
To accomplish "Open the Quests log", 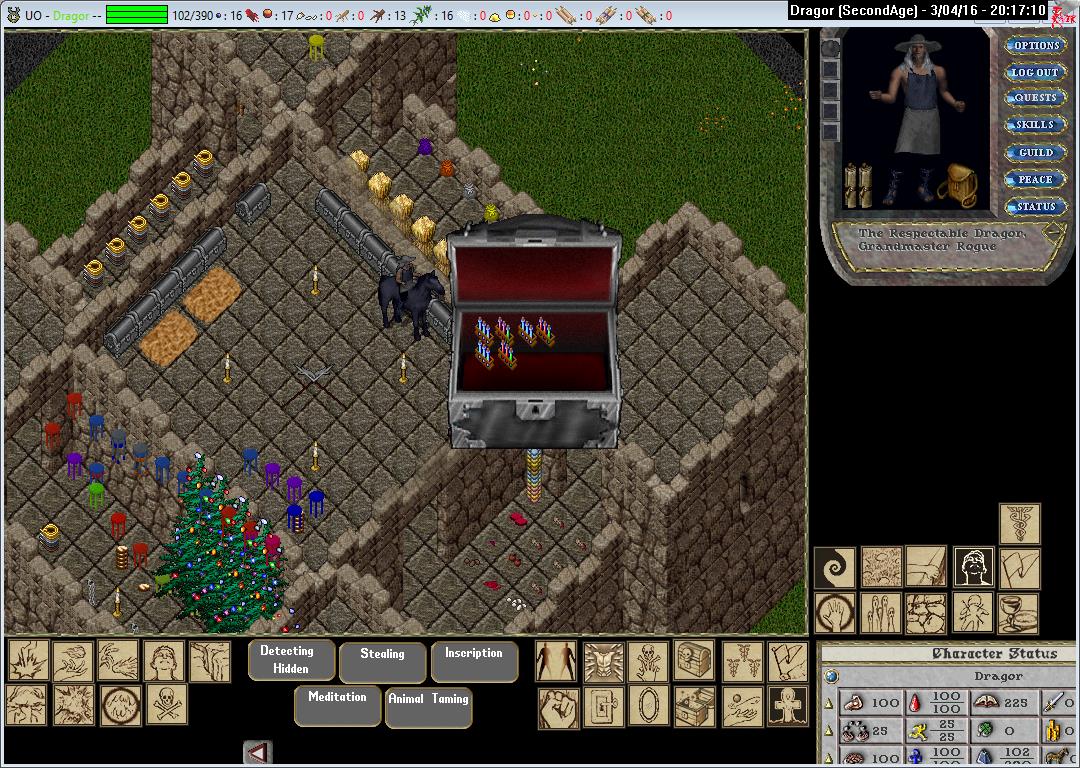I will pos(1036,98).
